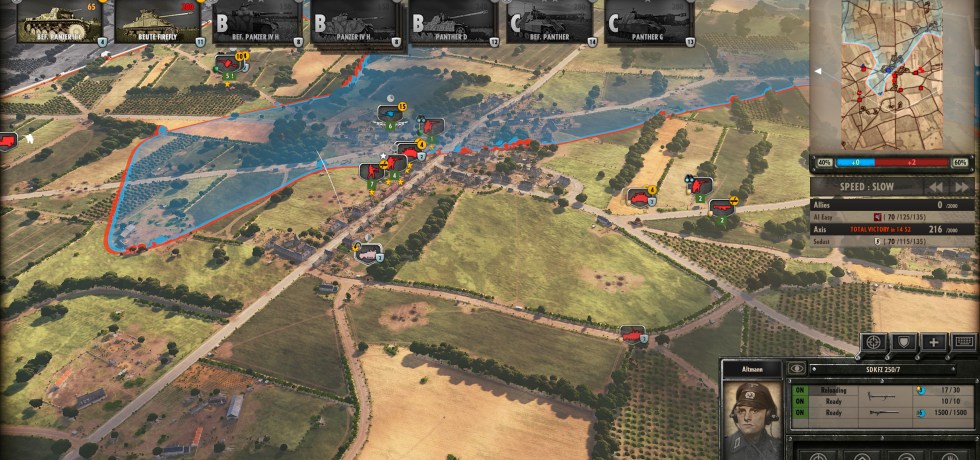The width and height of the screenshot is (980, 460).
Task: Open the keyboard icon button
Action: click(964, 343)
